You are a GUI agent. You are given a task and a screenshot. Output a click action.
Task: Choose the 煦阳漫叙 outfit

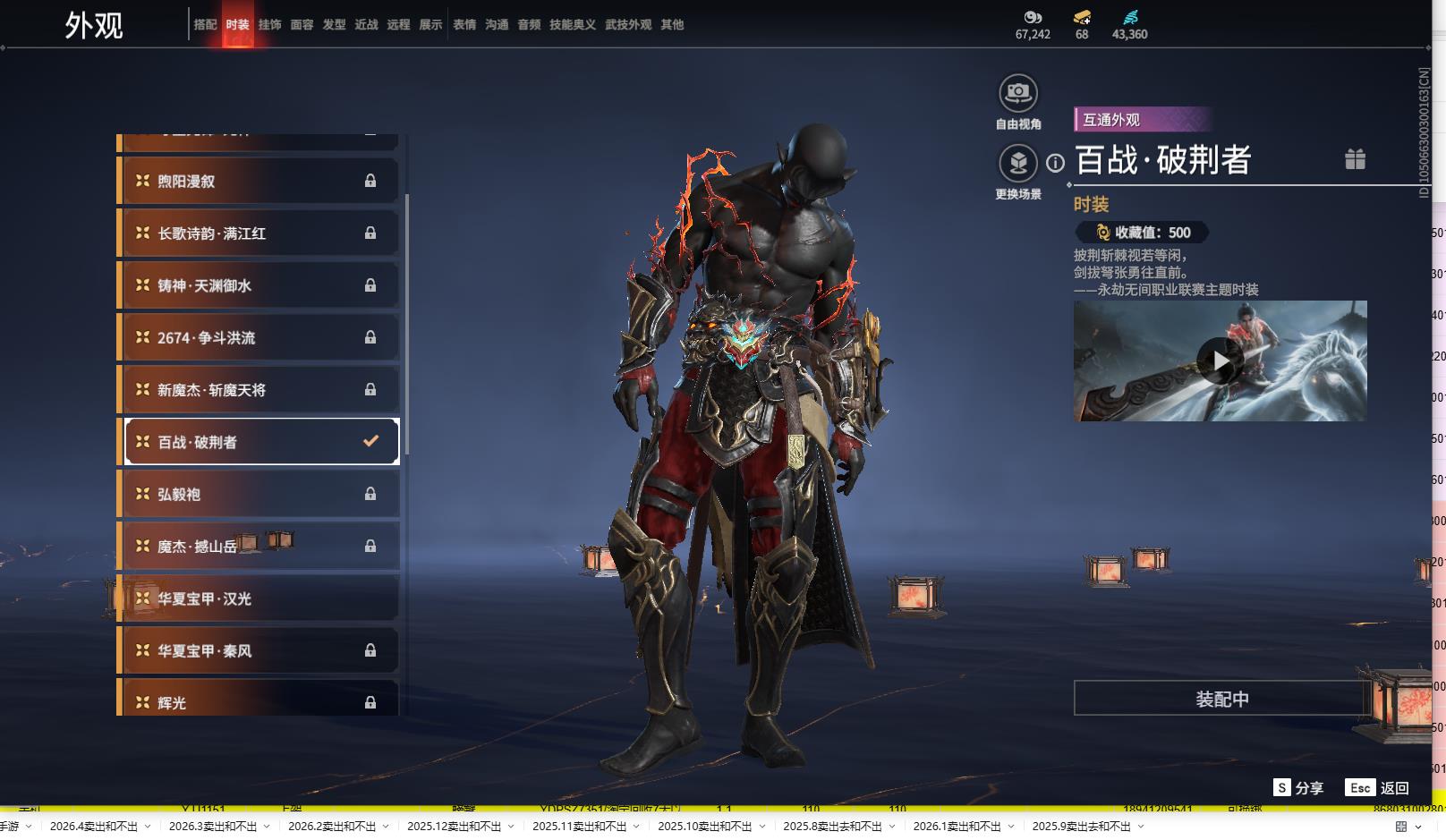pyautogui.click(x=259, y=182)
